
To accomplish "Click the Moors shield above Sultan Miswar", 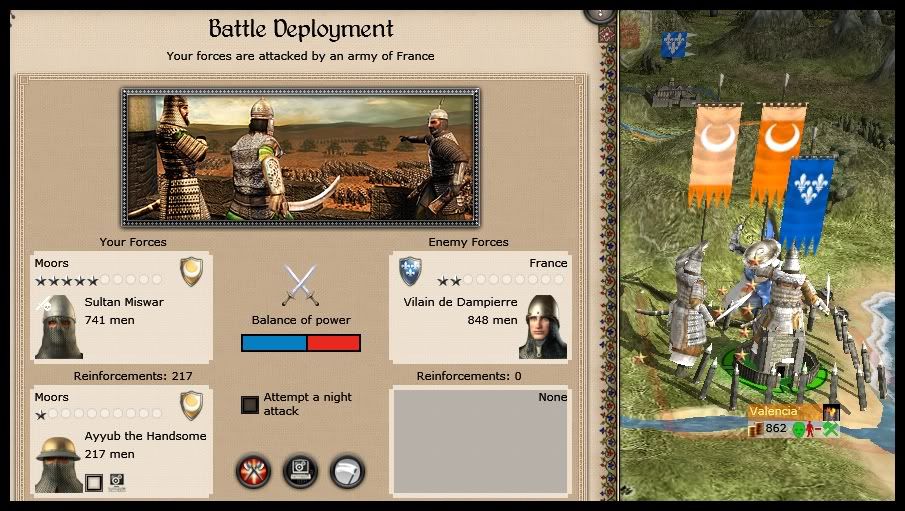I will tap(191, 271).
